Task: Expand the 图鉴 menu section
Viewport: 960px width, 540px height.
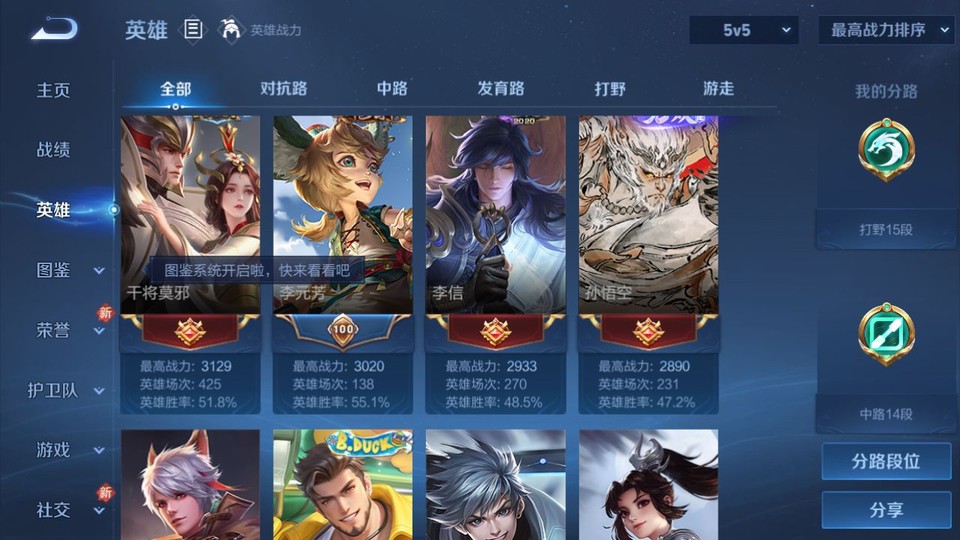Action: 68,270
